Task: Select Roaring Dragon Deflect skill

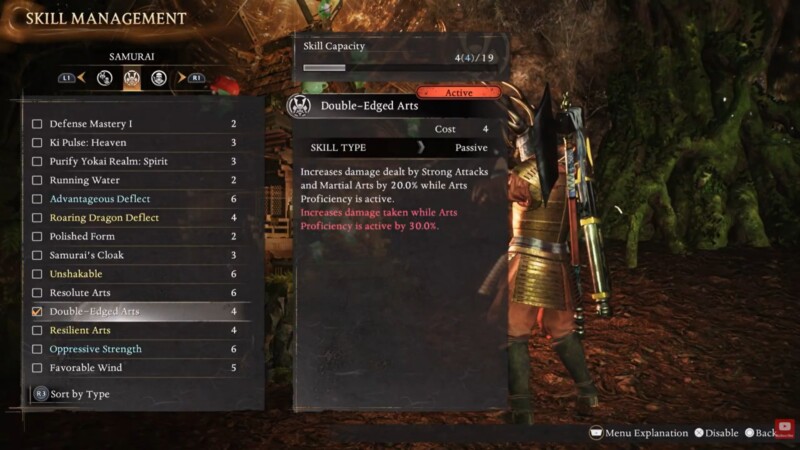Action: tap(104, 218)
